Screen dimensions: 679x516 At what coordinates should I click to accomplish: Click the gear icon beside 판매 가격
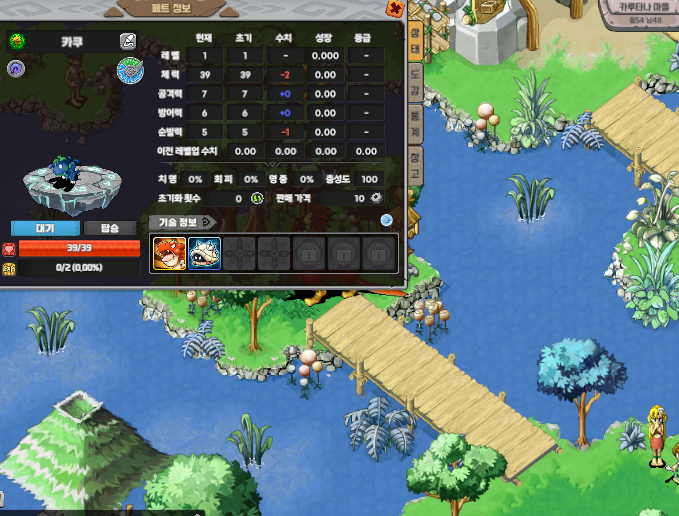(377, 198)
